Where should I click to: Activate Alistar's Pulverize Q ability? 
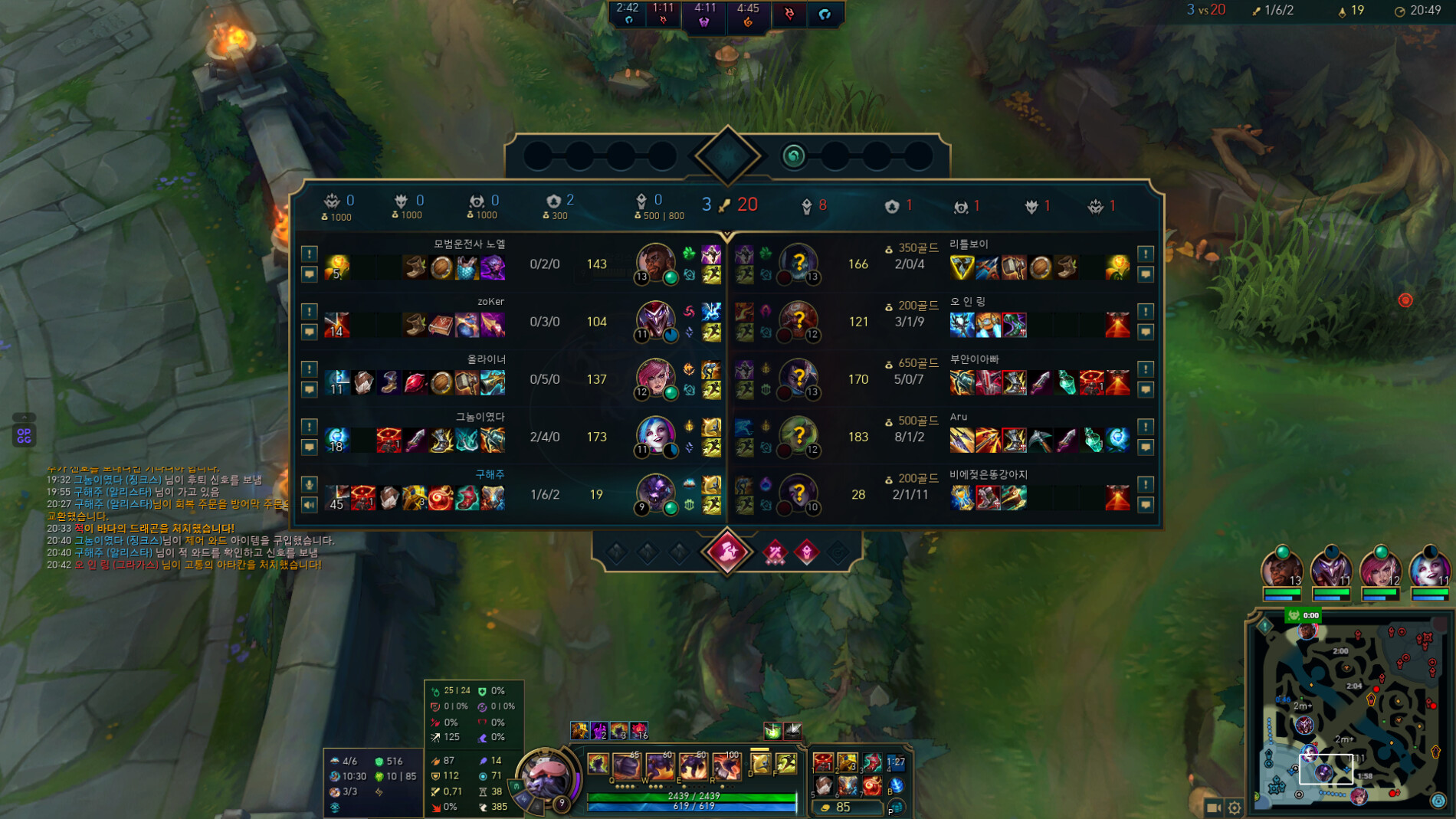coord(627,765)
